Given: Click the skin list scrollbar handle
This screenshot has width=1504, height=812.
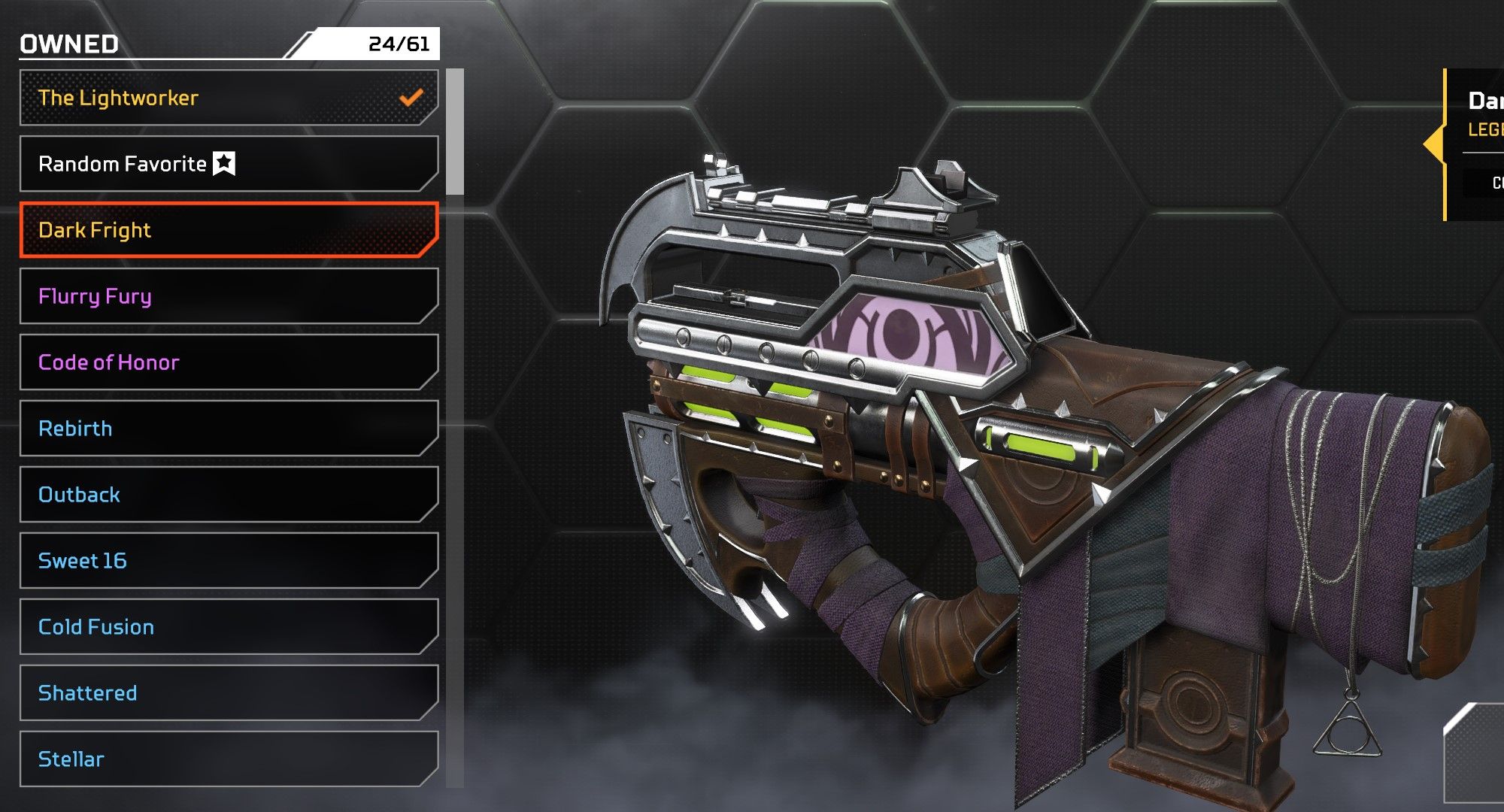Looking at the screenshot, I should [455, 132].
